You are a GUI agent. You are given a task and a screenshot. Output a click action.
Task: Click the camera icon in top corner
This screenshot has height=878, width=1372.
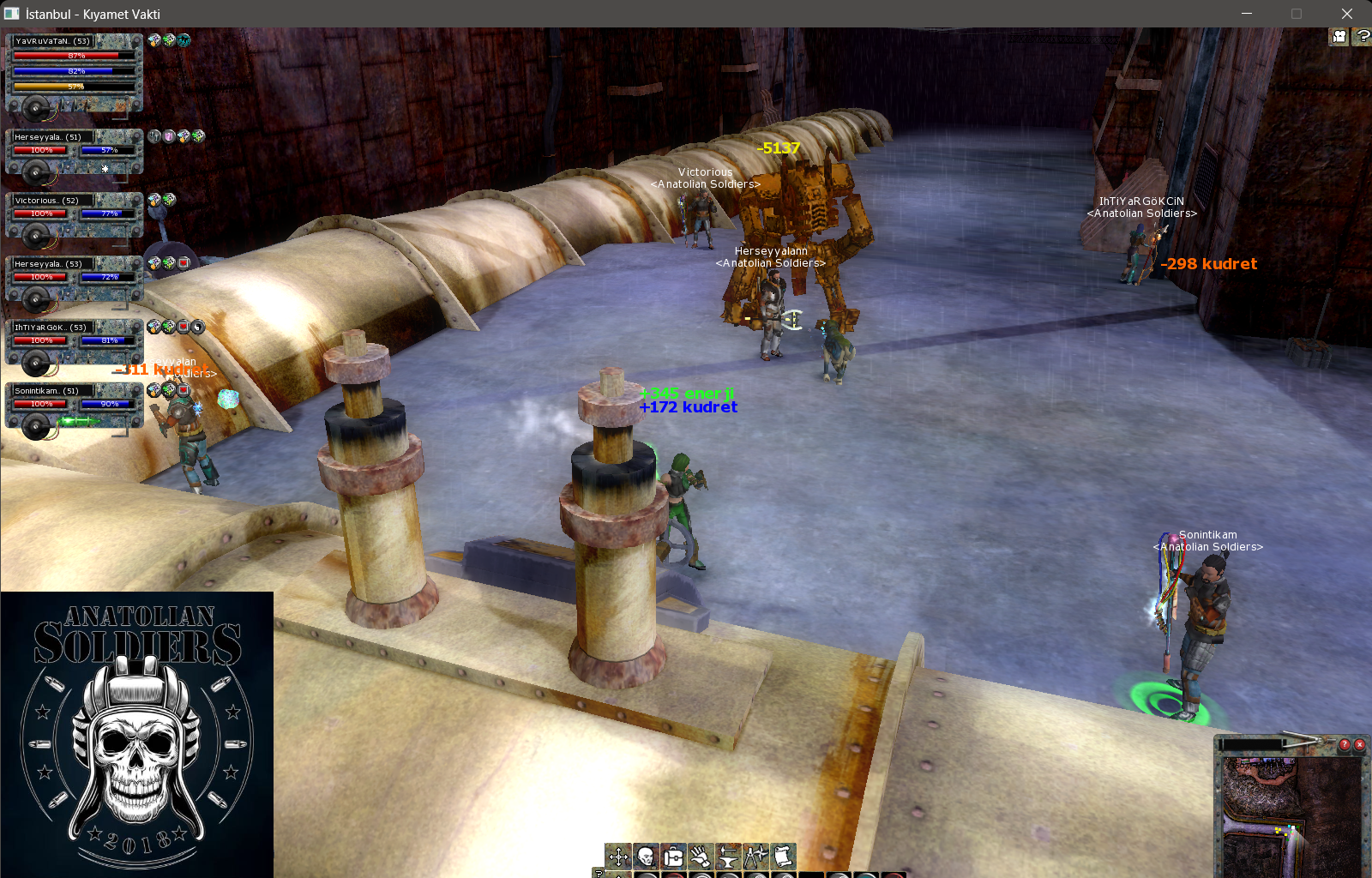(x=1339, y=37)
